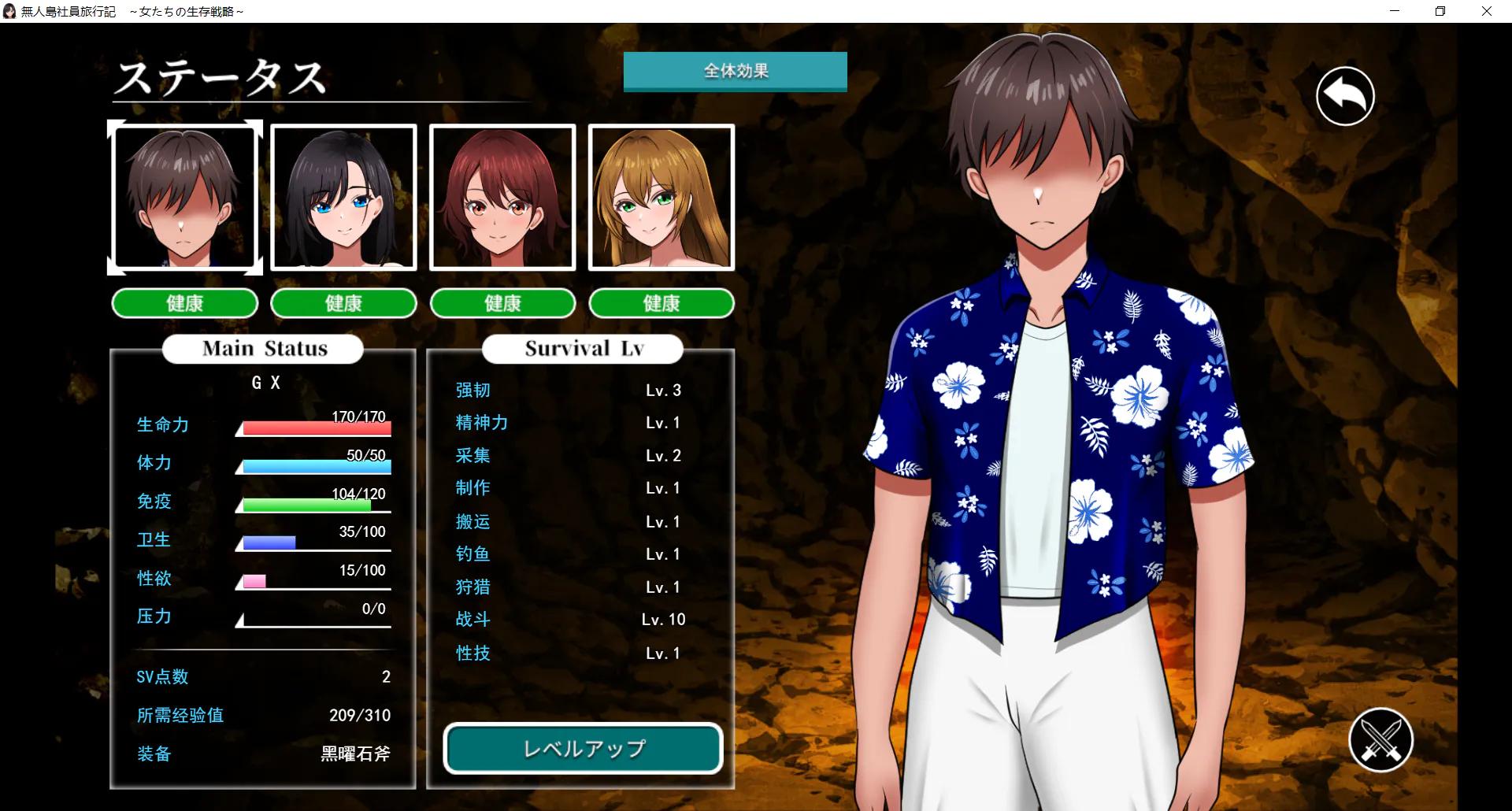Minimize the game window

1395,11
